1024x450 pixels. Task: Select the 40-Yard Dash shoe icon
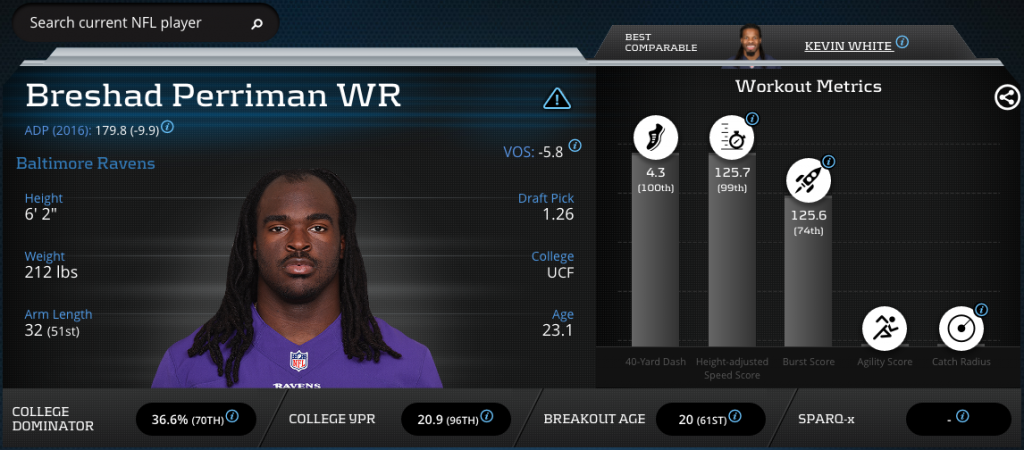point(656,138)
